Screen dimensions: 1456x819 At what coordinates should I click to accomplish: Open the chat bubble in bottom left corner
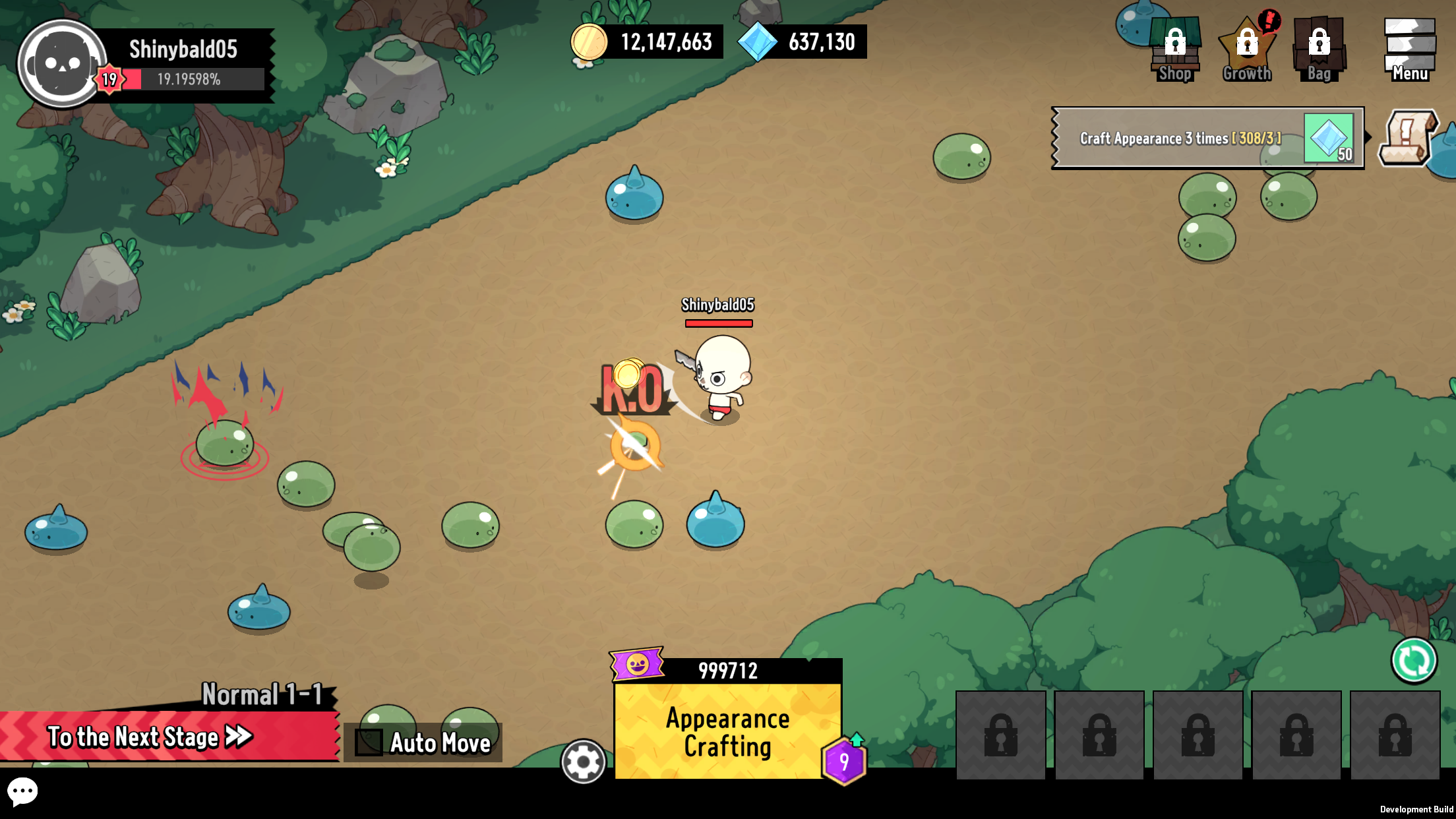pyautogui.click(x=24, y=791)
